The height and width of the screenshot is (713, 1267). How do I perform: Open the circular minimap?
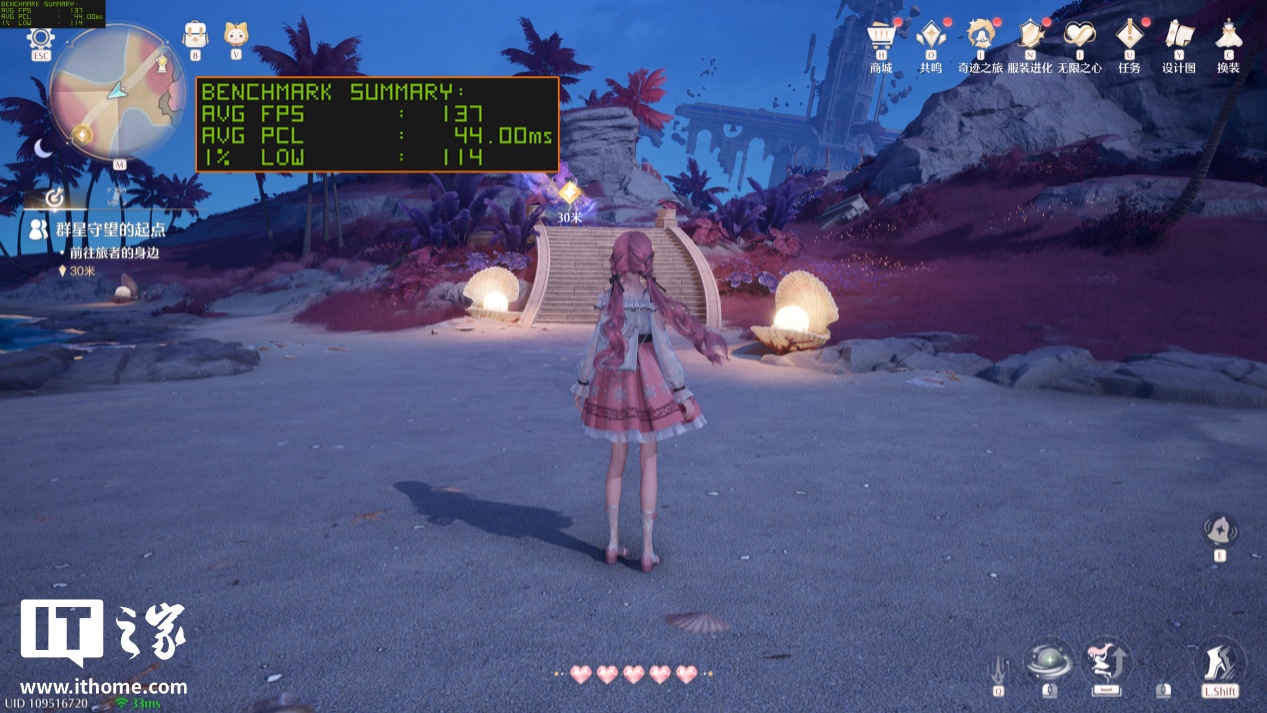point(116,90)
